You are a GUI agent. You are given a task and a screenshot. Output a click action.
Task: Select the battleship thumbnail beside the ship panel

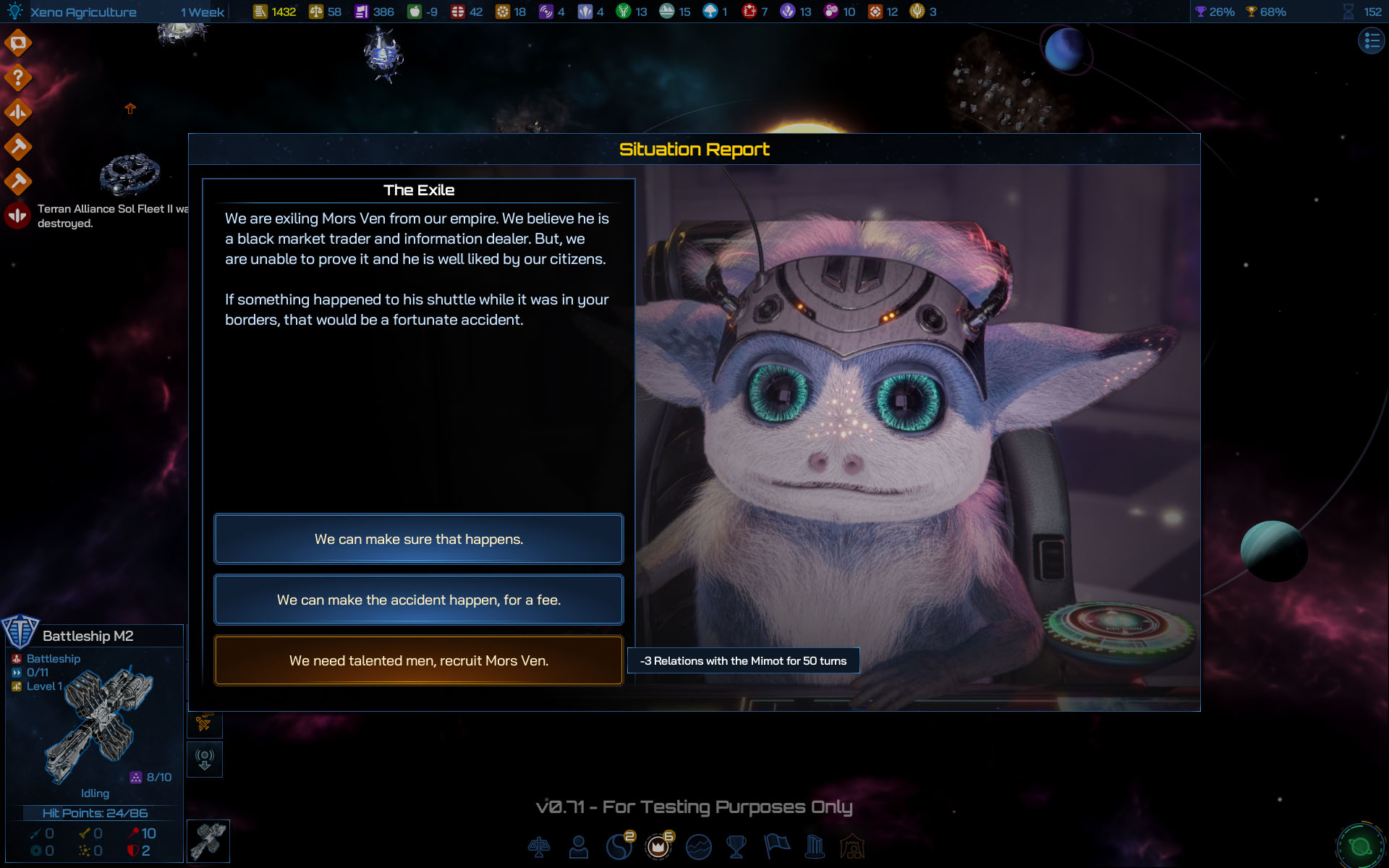(208, 841)
